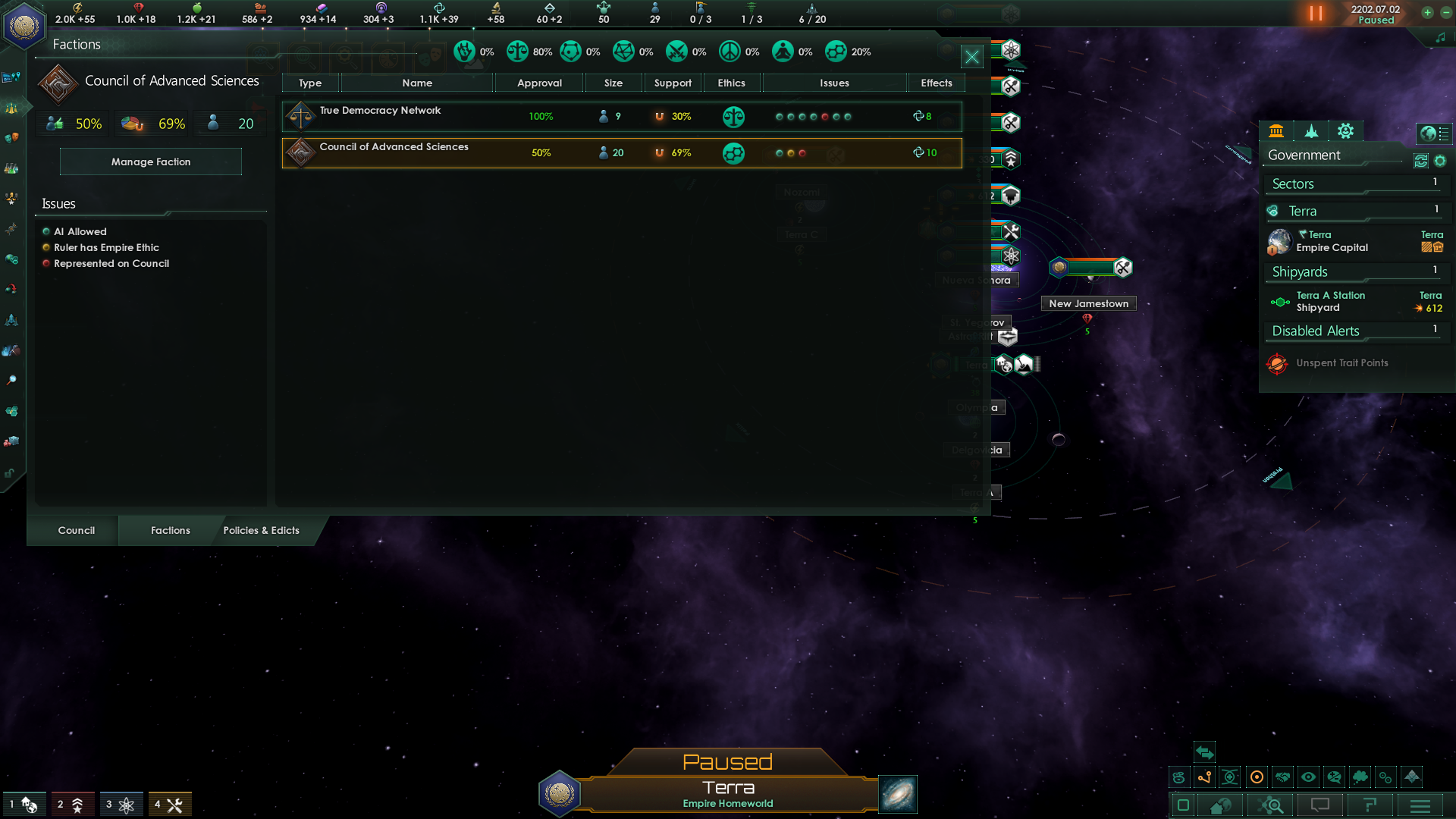Image resolution: width=1456 pixels, height=819 pixels.
Task: Open the Situation Log from the bottom-right toolbar
Action: (1370, 805)
